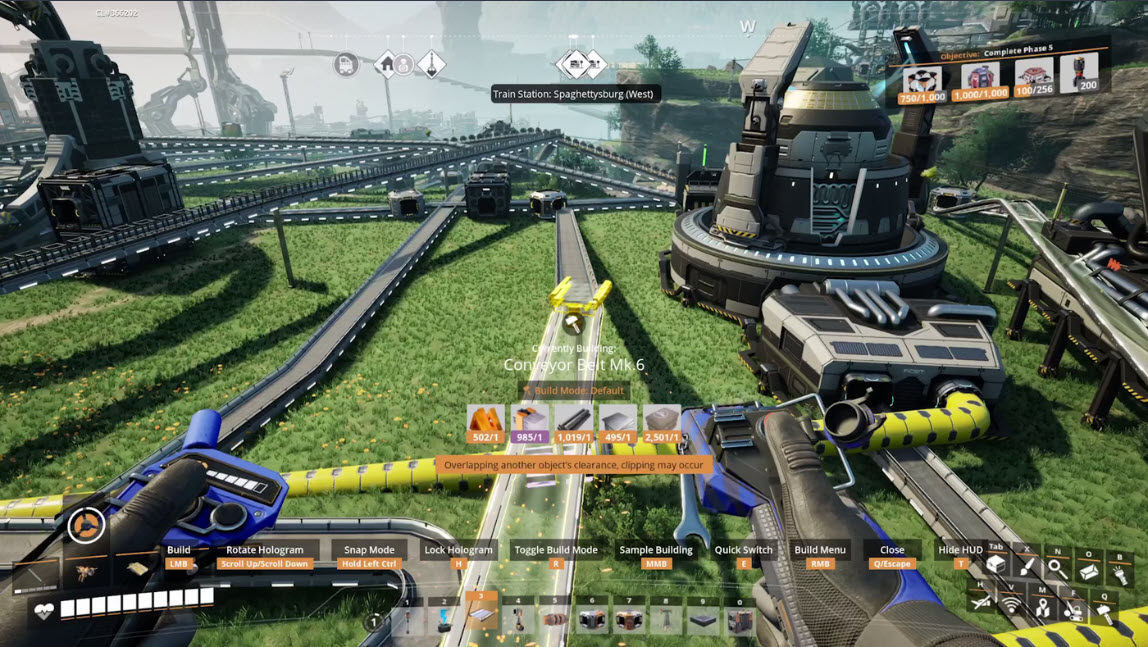Open the Complete Phase 5 objective tracker
The height and width of the screenshot is (647, 1148).
pyautogui.click(x=999, y=77)
